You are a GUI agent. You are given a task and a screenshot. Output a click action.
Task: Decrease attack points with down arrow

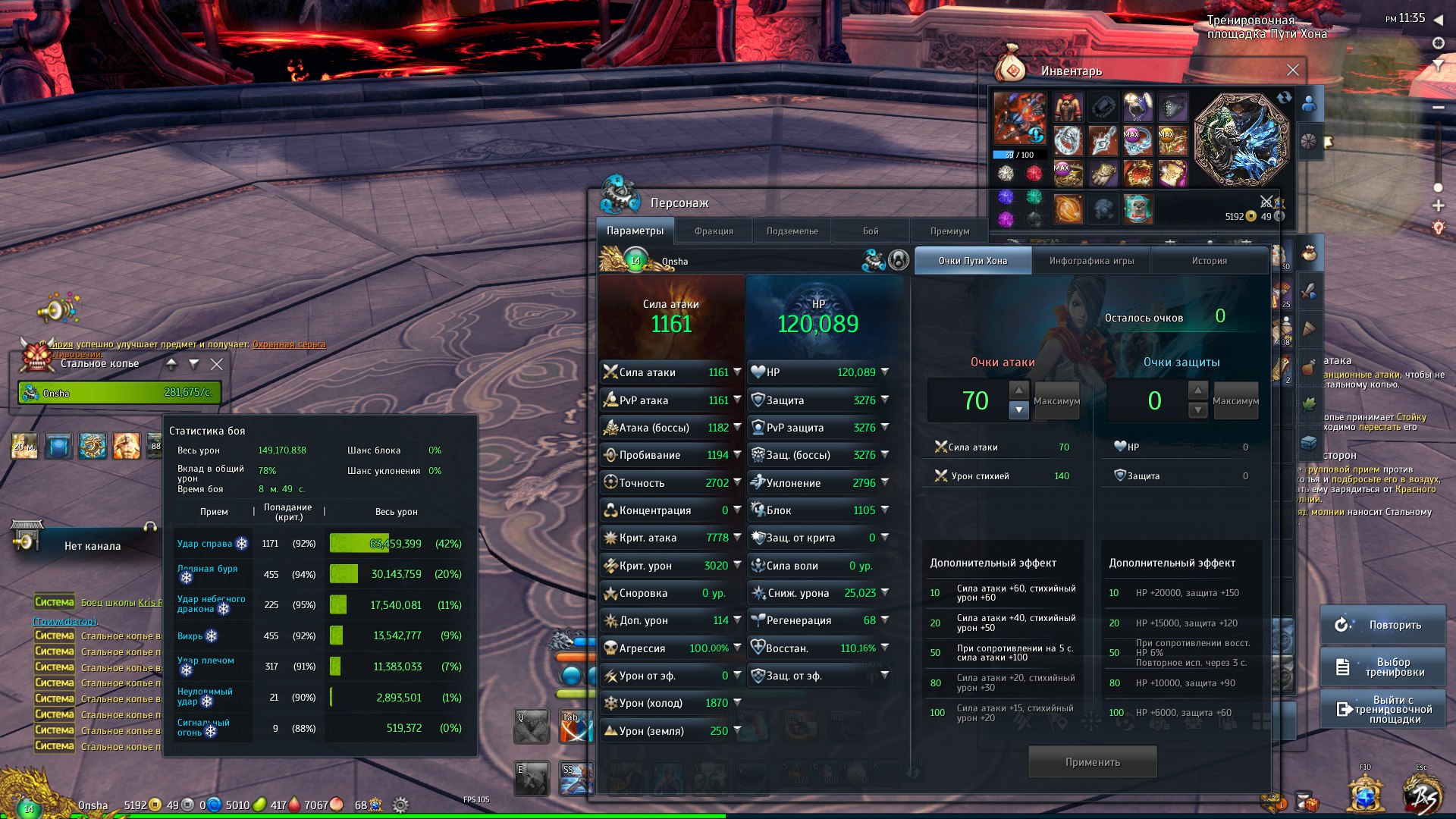(x=1019, y=410)
